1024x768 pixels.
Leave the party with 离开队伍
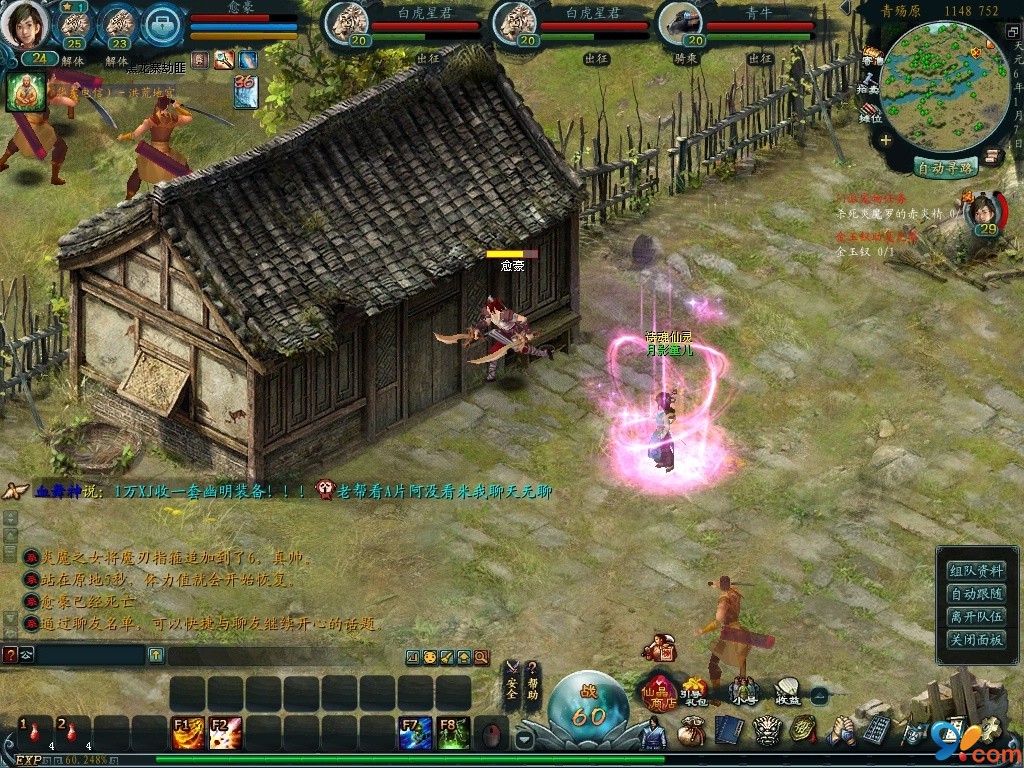(x=976, y=616)
